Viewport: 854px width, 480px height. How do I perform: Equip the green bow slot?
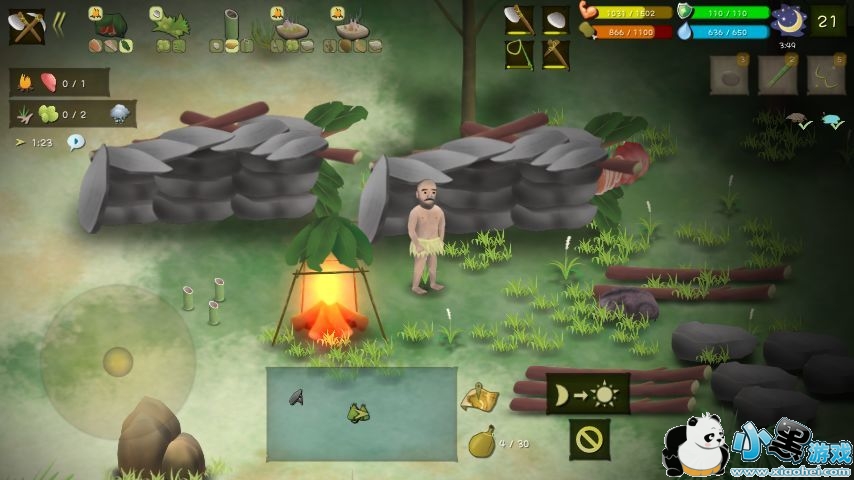(x=519, y=55)
